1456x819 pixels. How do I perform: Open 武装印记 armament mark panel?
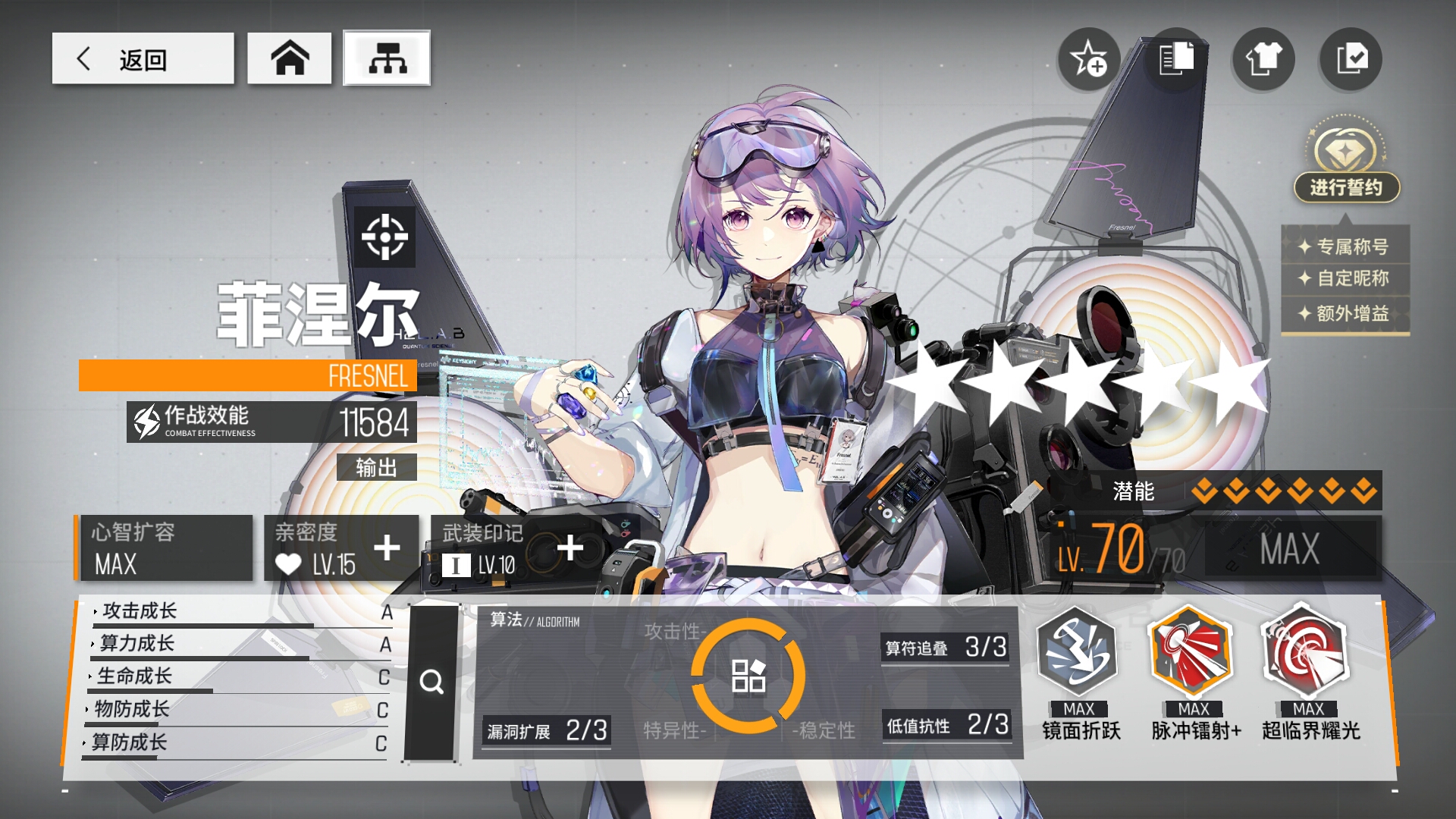570,548
